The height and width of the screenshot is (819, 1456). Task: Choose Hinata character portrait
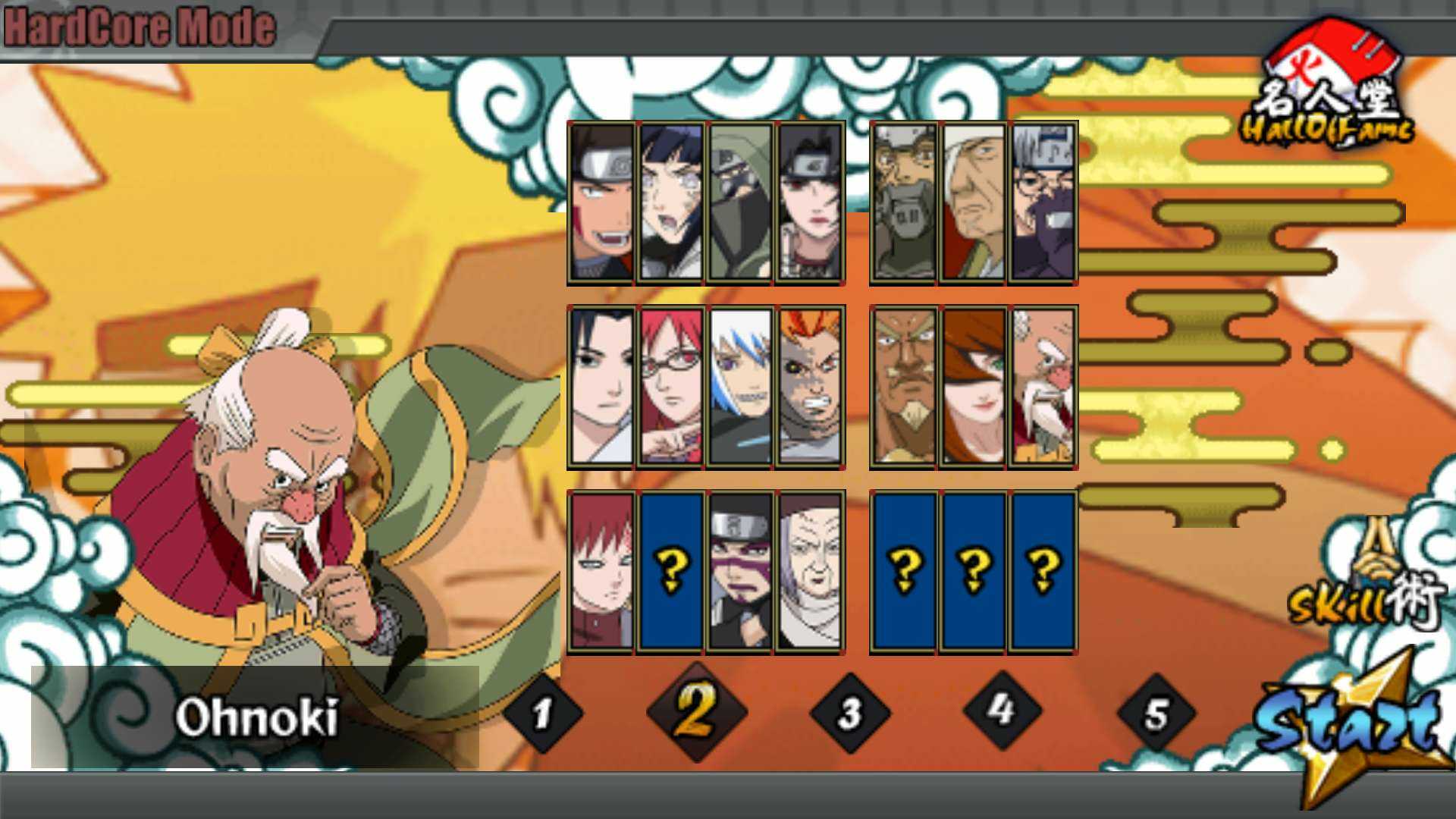pyautogui.click(x=670, y=203)
